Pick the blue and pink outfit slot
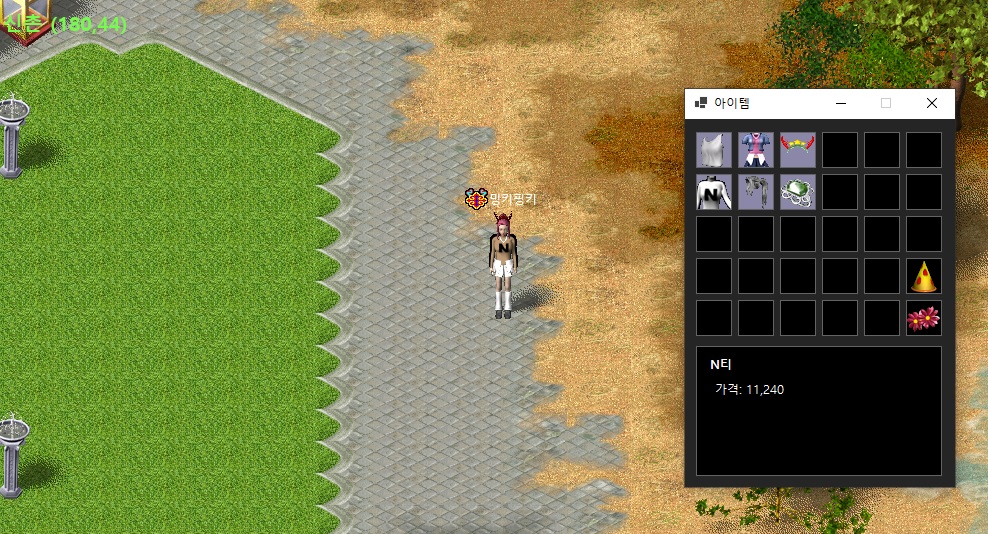This screenshot has width=988, height=534. point(756,150)
